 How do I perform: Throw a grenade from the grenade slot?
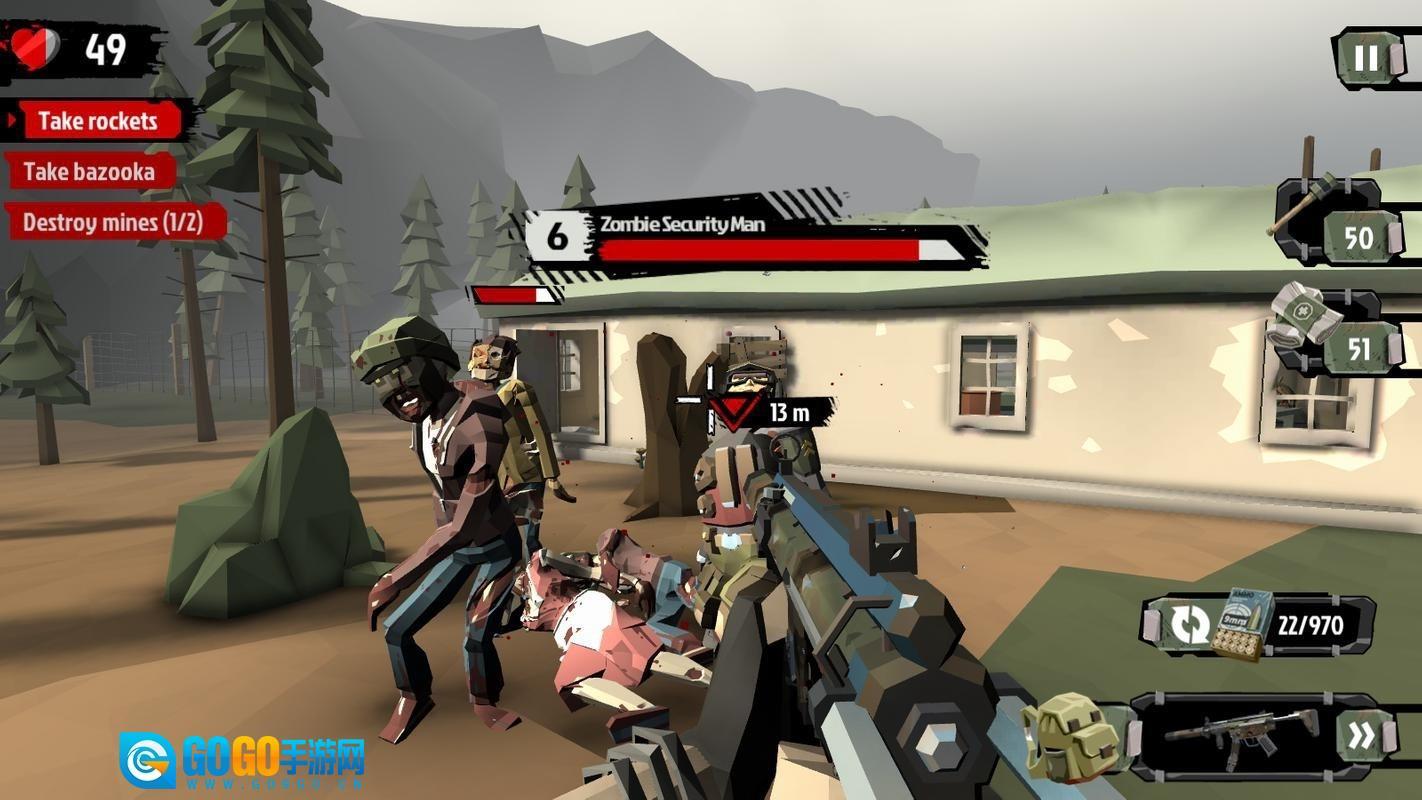click(x=1328, y=222)
